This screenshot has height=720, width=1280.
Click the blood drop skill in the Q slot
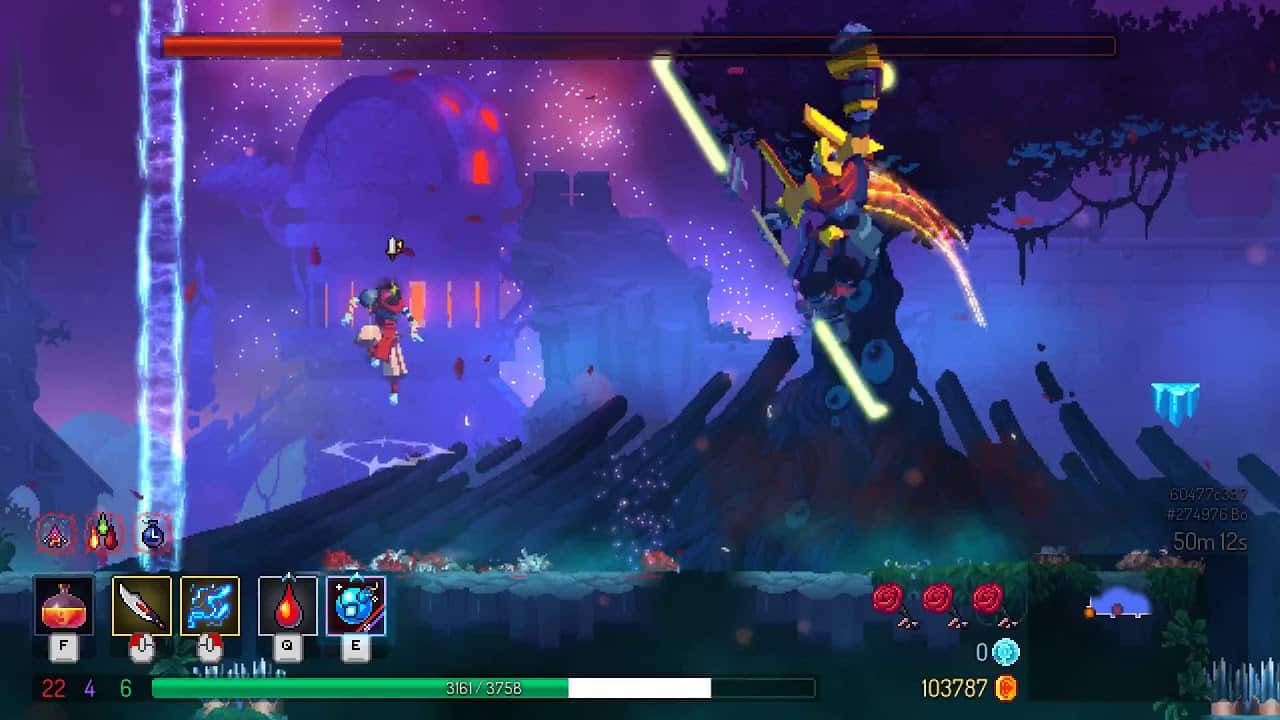[288, 603]
